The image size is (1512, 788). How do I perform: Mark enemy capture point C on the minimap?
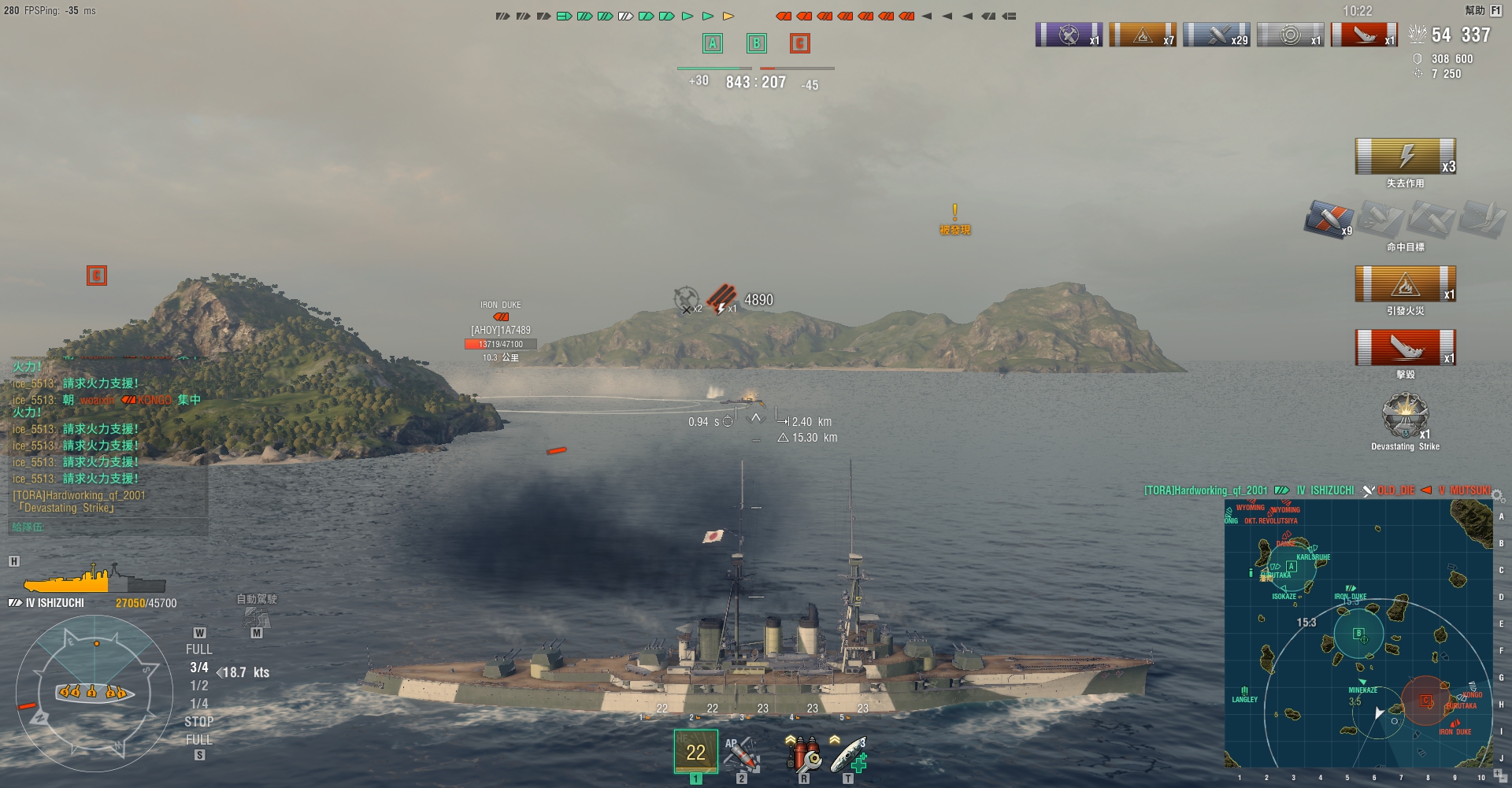pos(1425,700)
